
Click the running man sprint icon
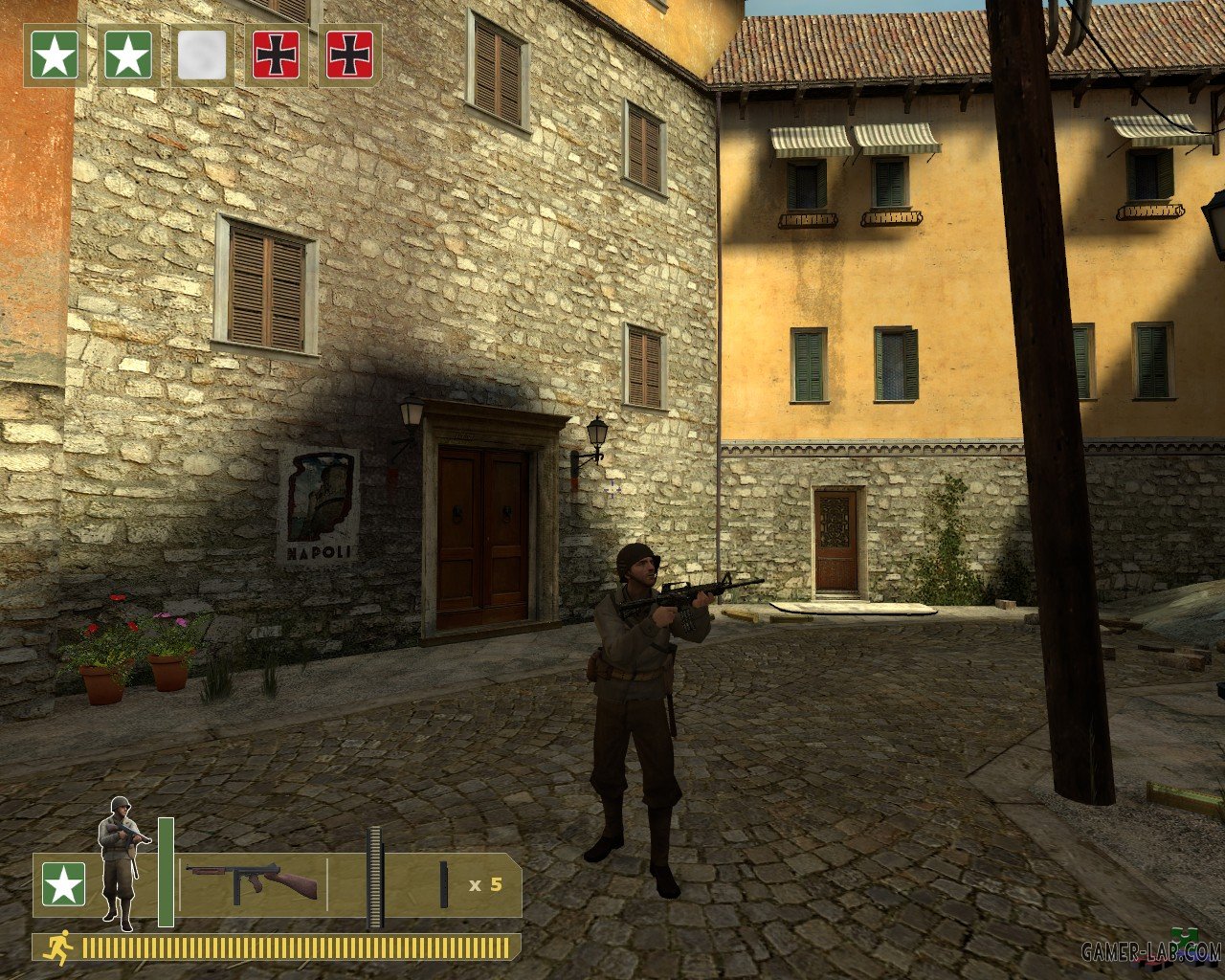(60, 947)
